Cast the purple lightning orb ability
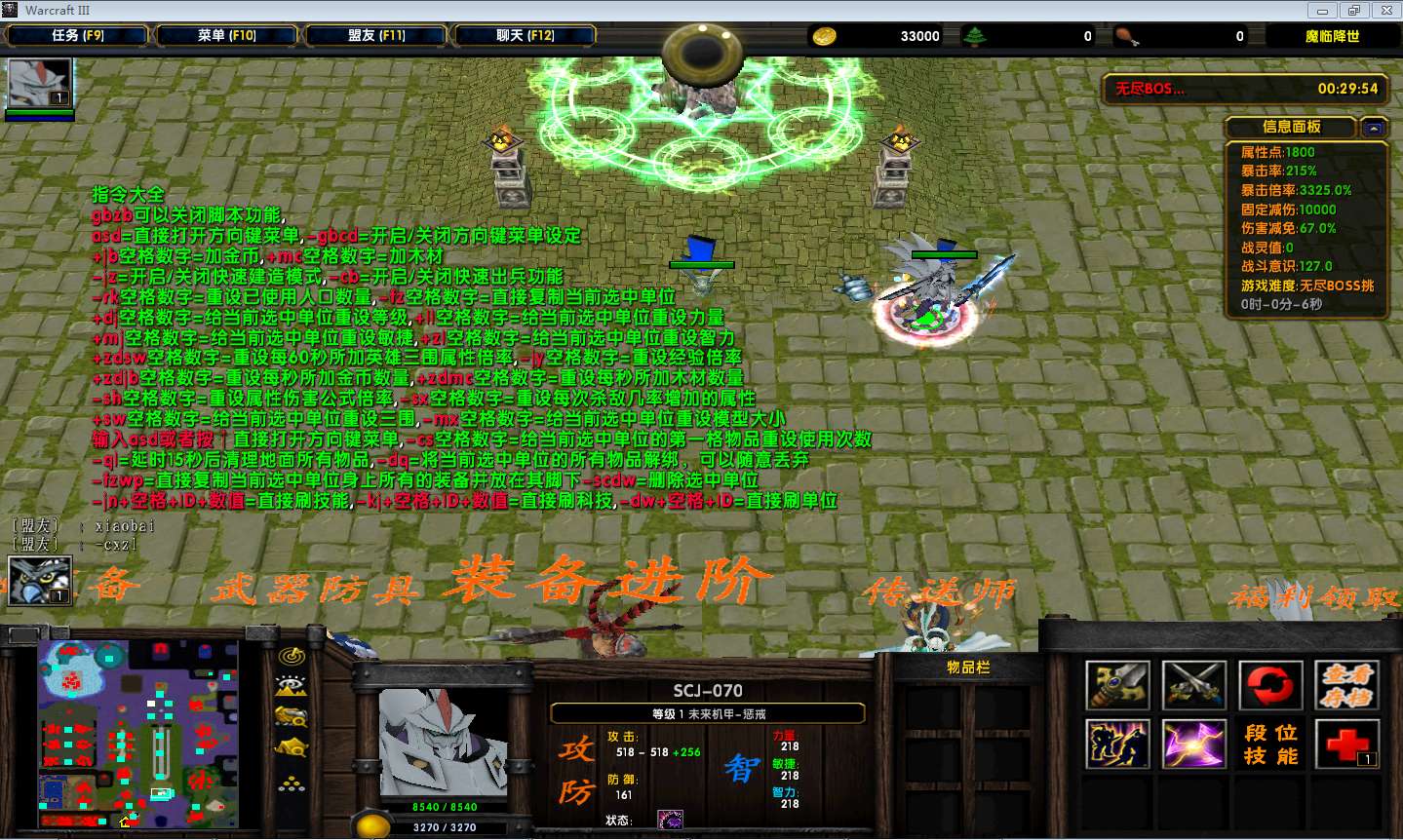 click(x=1193, y=745)
